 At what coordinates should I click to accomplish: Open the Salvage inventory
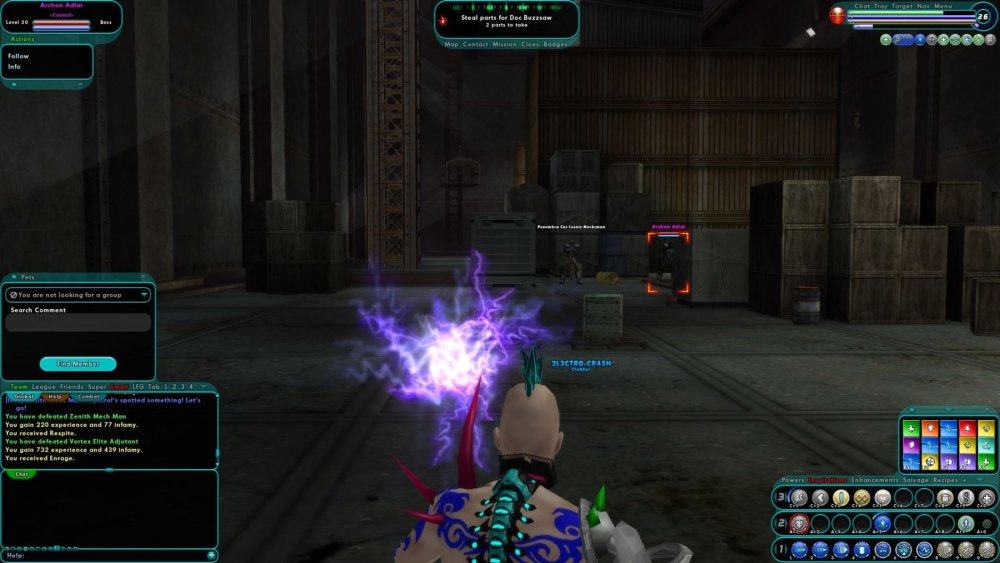914,480
